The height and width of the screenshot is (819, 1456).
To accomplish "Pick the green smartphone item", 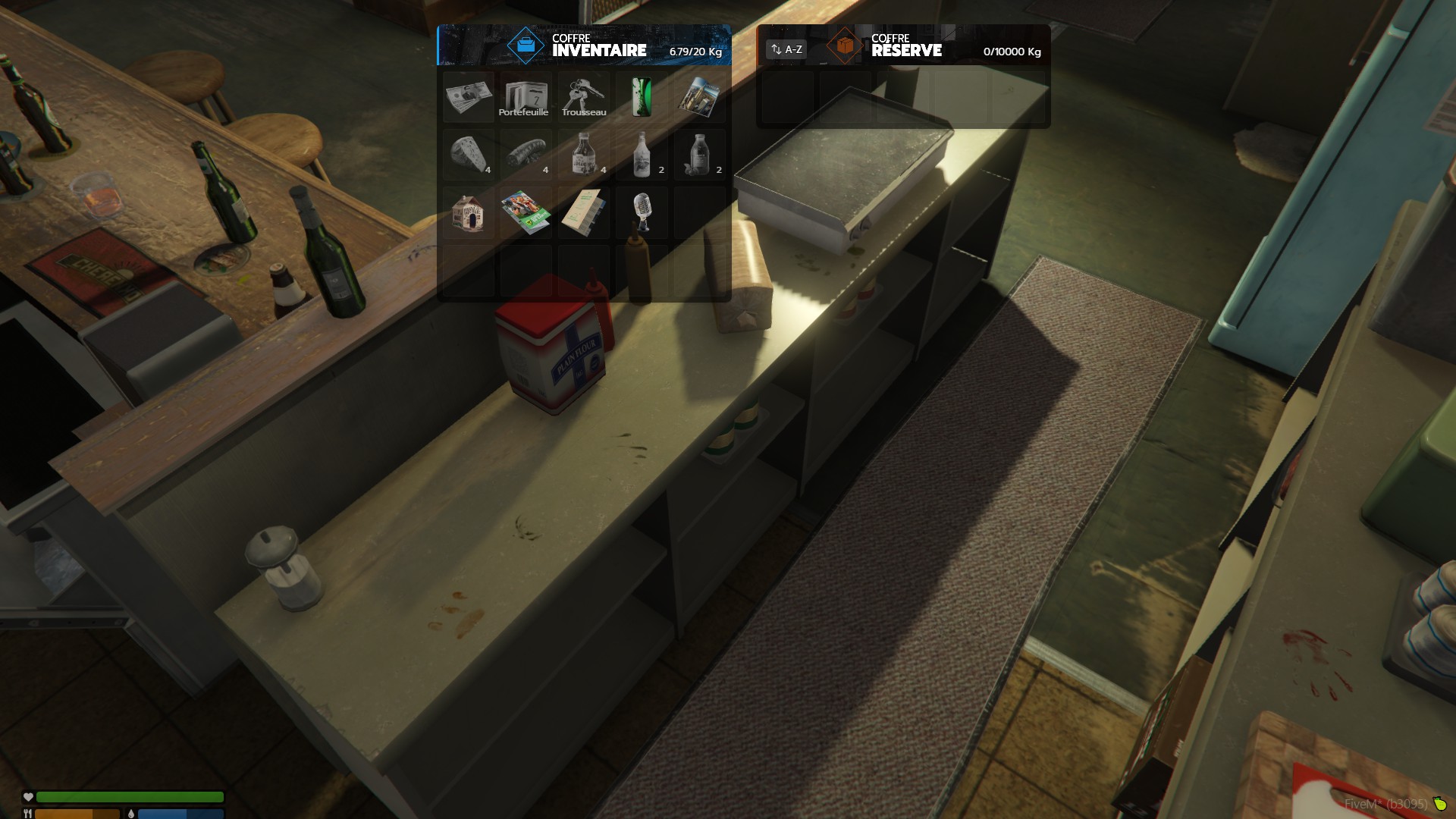I will pos(642,97).
